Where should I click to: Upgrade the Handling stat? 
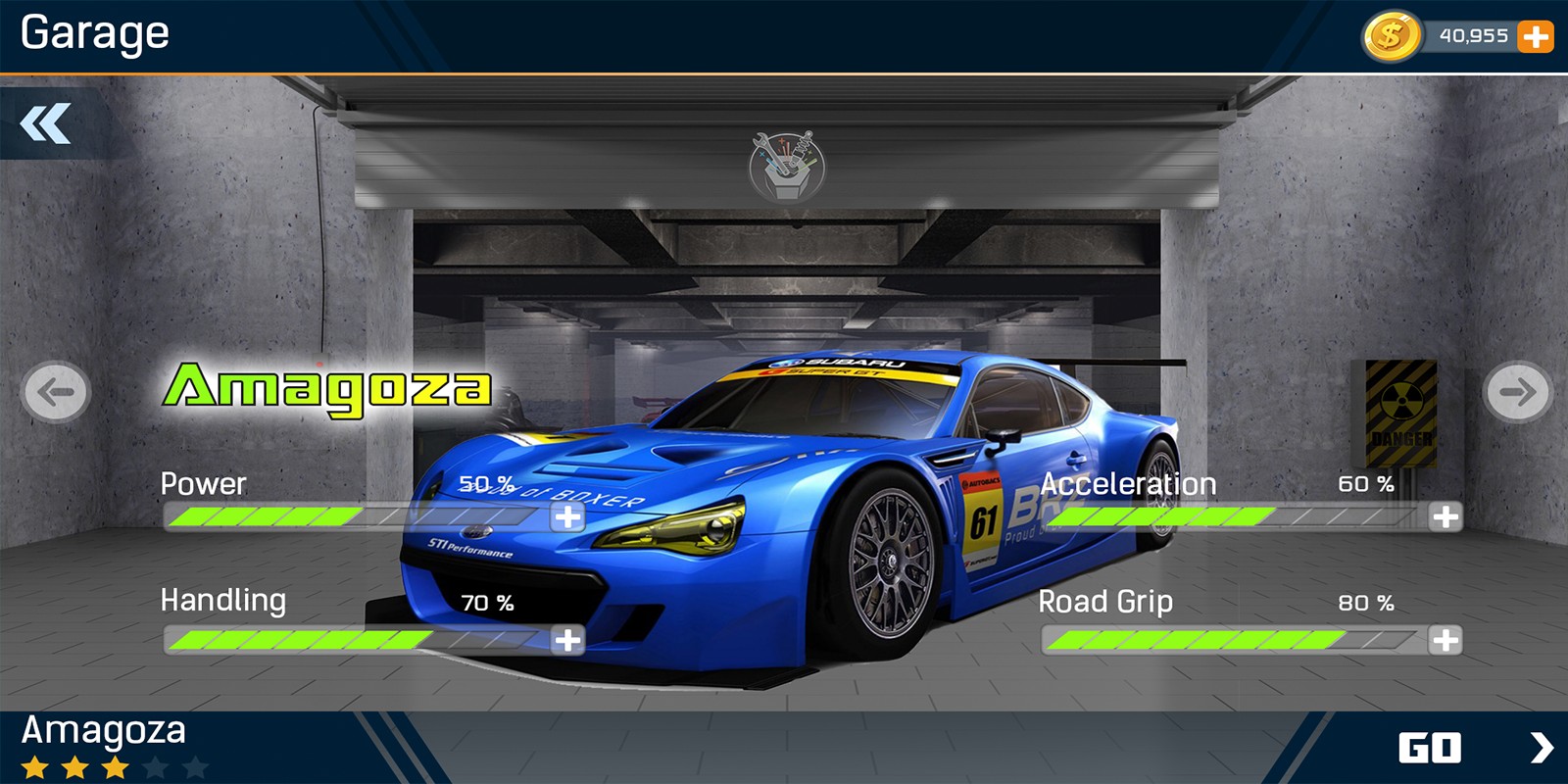click(x=567, y=641)
